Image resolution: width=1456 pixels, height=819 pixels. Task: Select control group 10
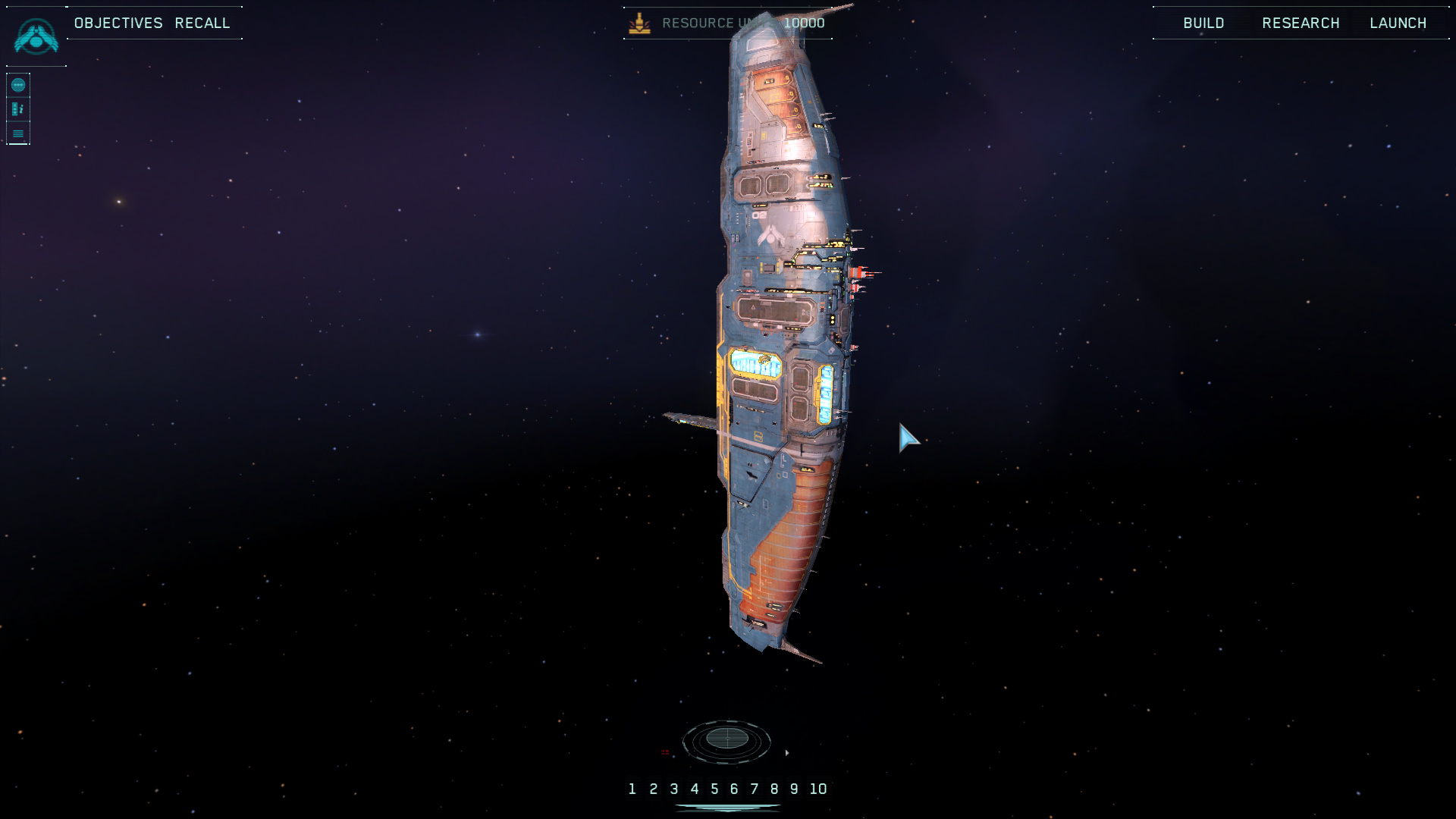click(x=817, y=789)
